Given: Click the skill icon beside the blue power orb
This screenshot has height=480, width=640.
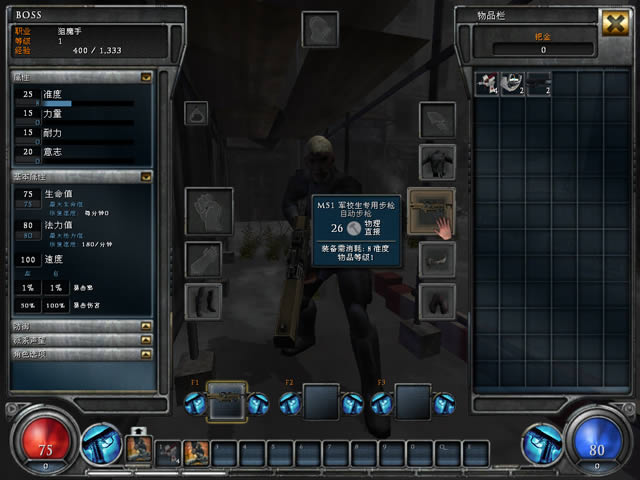Looking at the screenshot, I should tap(541, 444).
